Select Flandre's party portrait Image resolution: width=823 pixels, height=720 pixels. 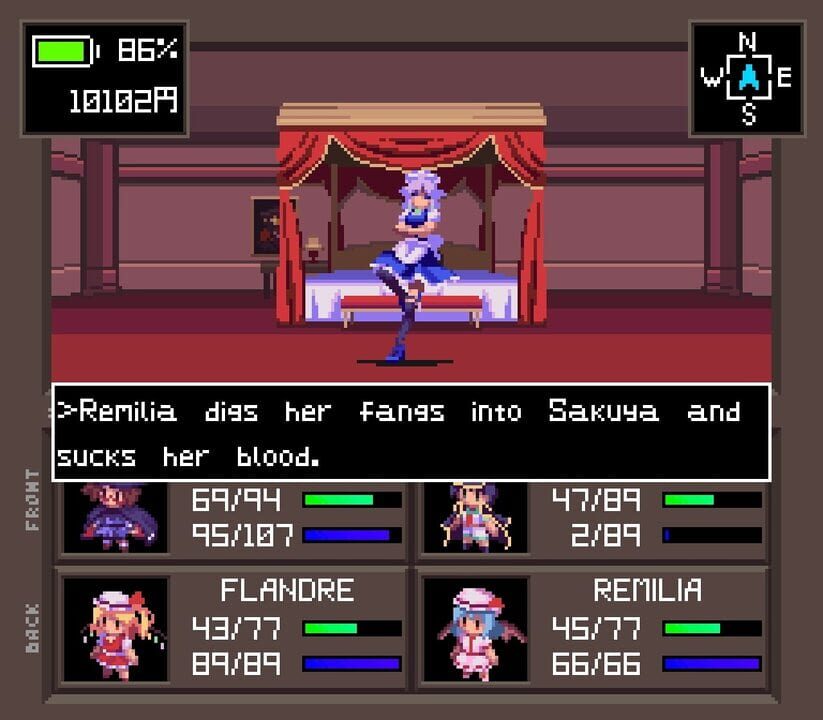(114, 630)
